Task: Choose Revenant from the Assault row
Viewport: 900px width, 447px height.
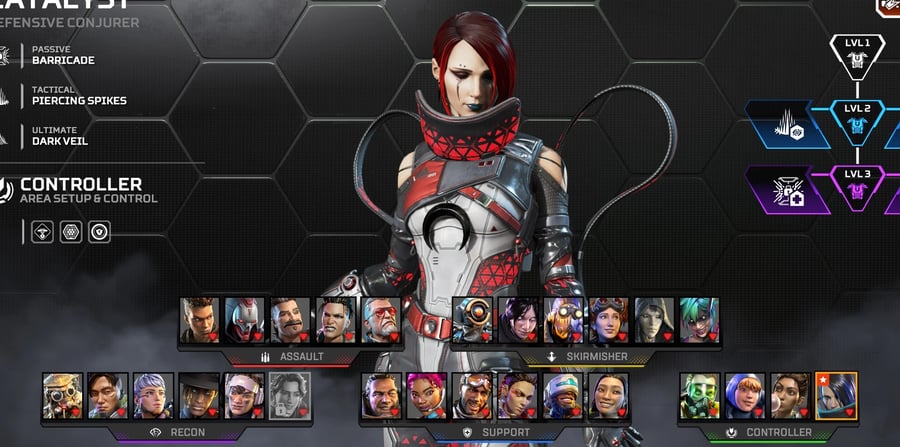Action: 244,320
